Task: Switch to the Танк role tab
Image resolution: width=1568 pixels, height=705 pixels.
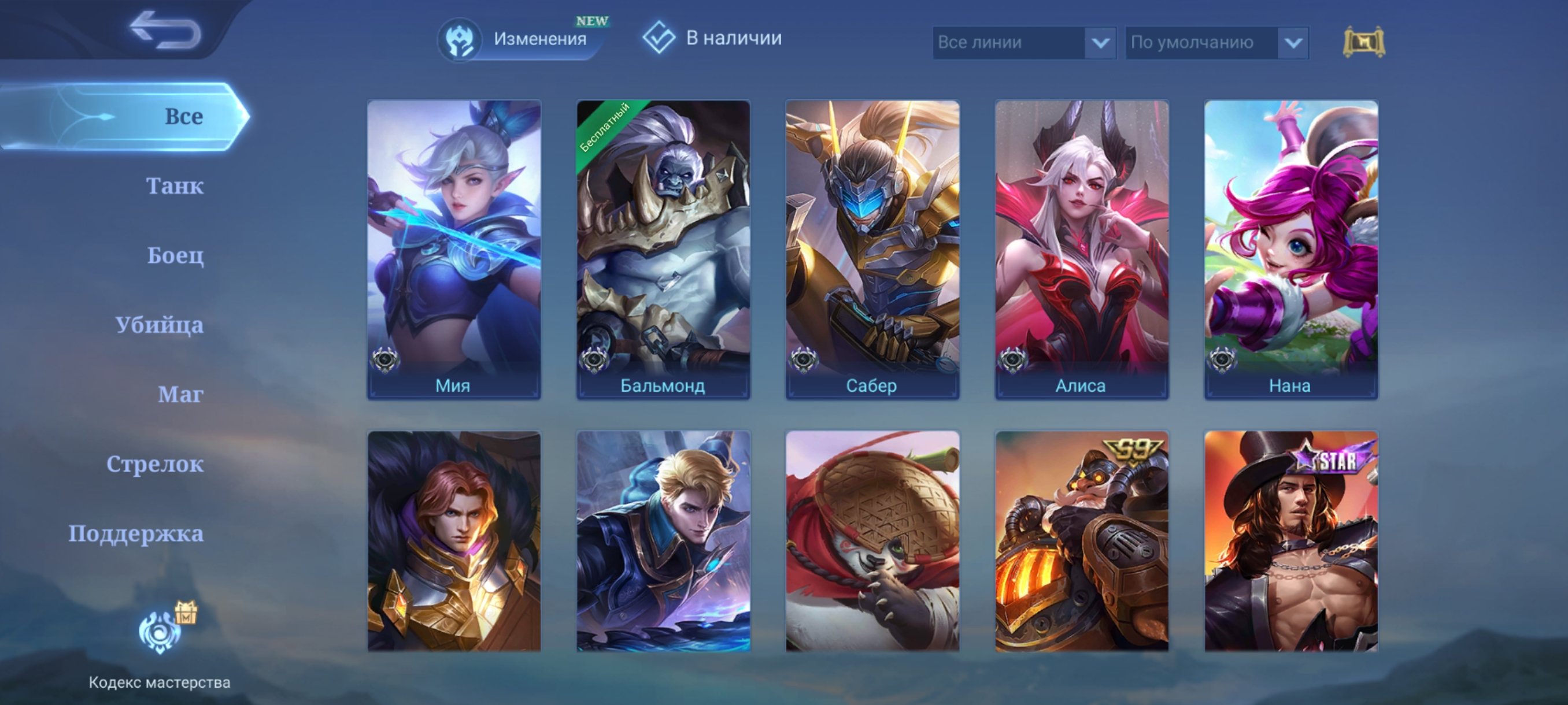Action: pos(174,185)
